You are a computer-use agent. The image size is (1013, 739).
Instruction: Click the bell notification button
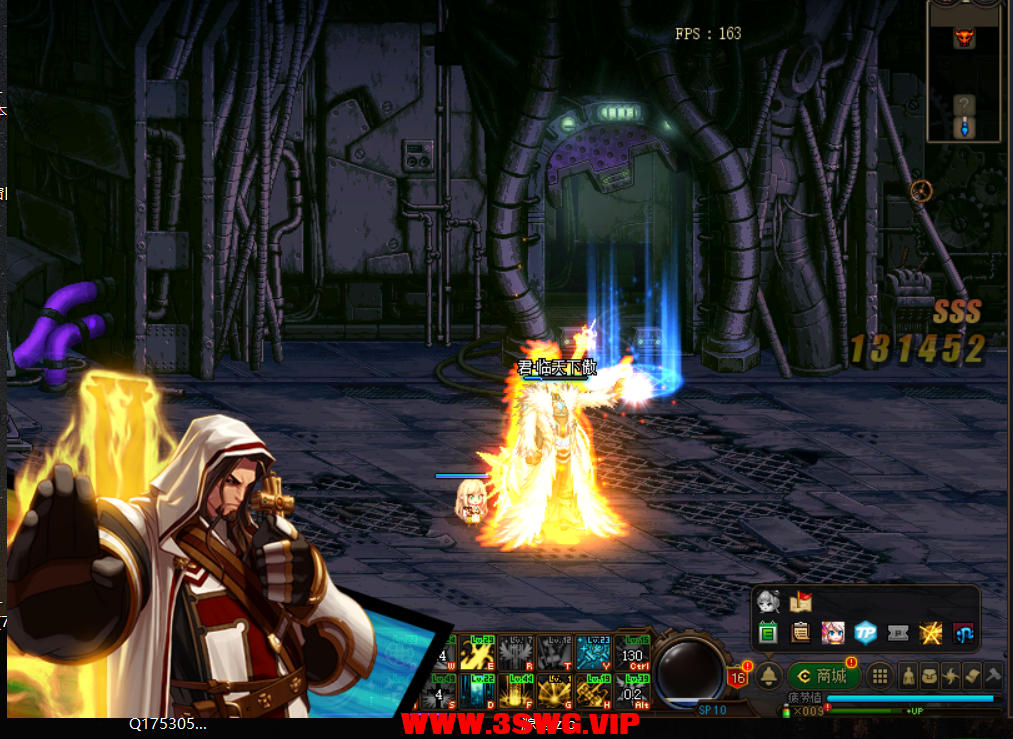click(x=768, y=676)
